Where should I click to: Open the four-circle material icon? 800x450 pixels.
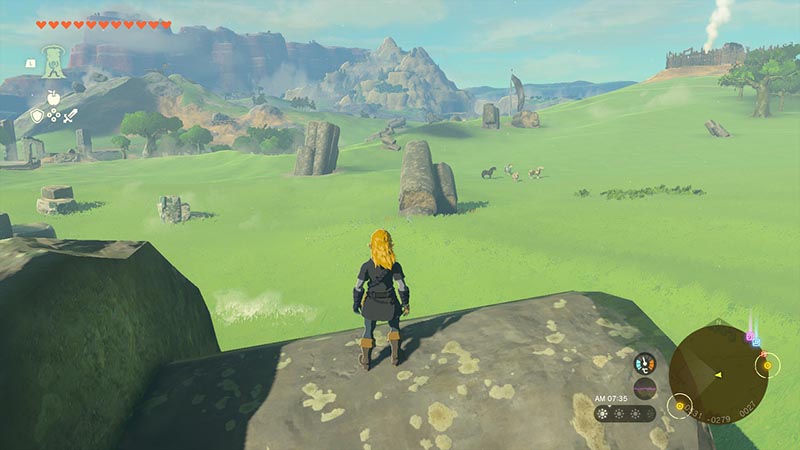coord(54,116)
